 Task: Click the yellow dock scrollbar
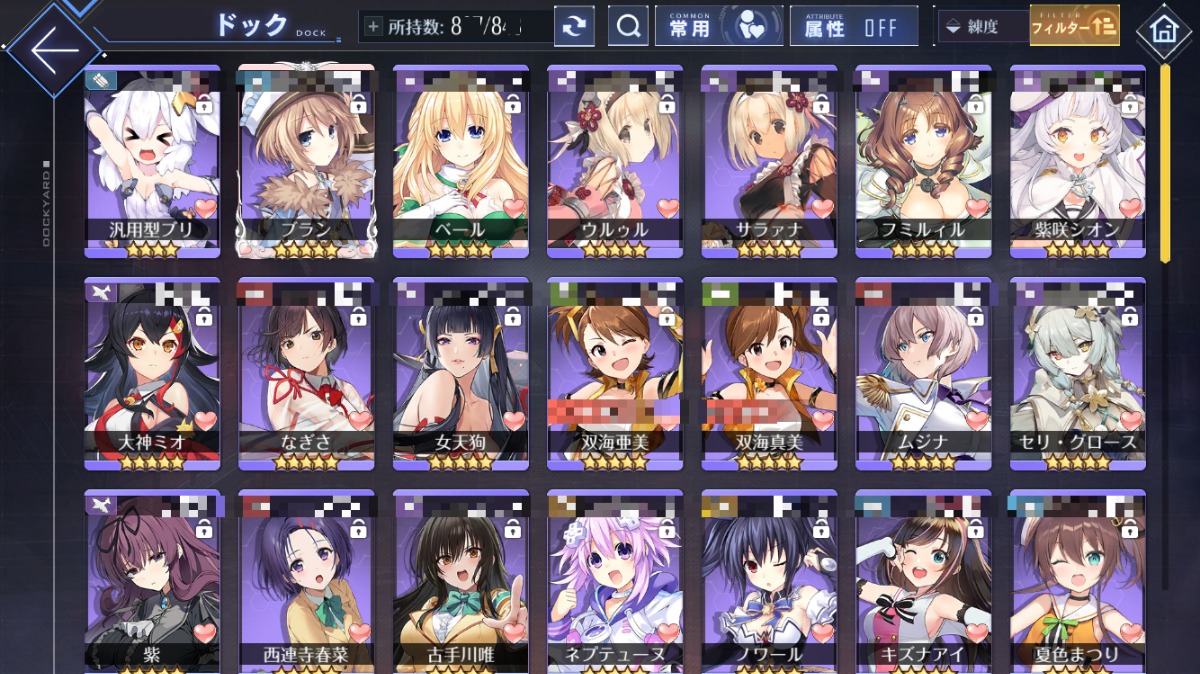pyautogui.click(x=1164, y=160)
